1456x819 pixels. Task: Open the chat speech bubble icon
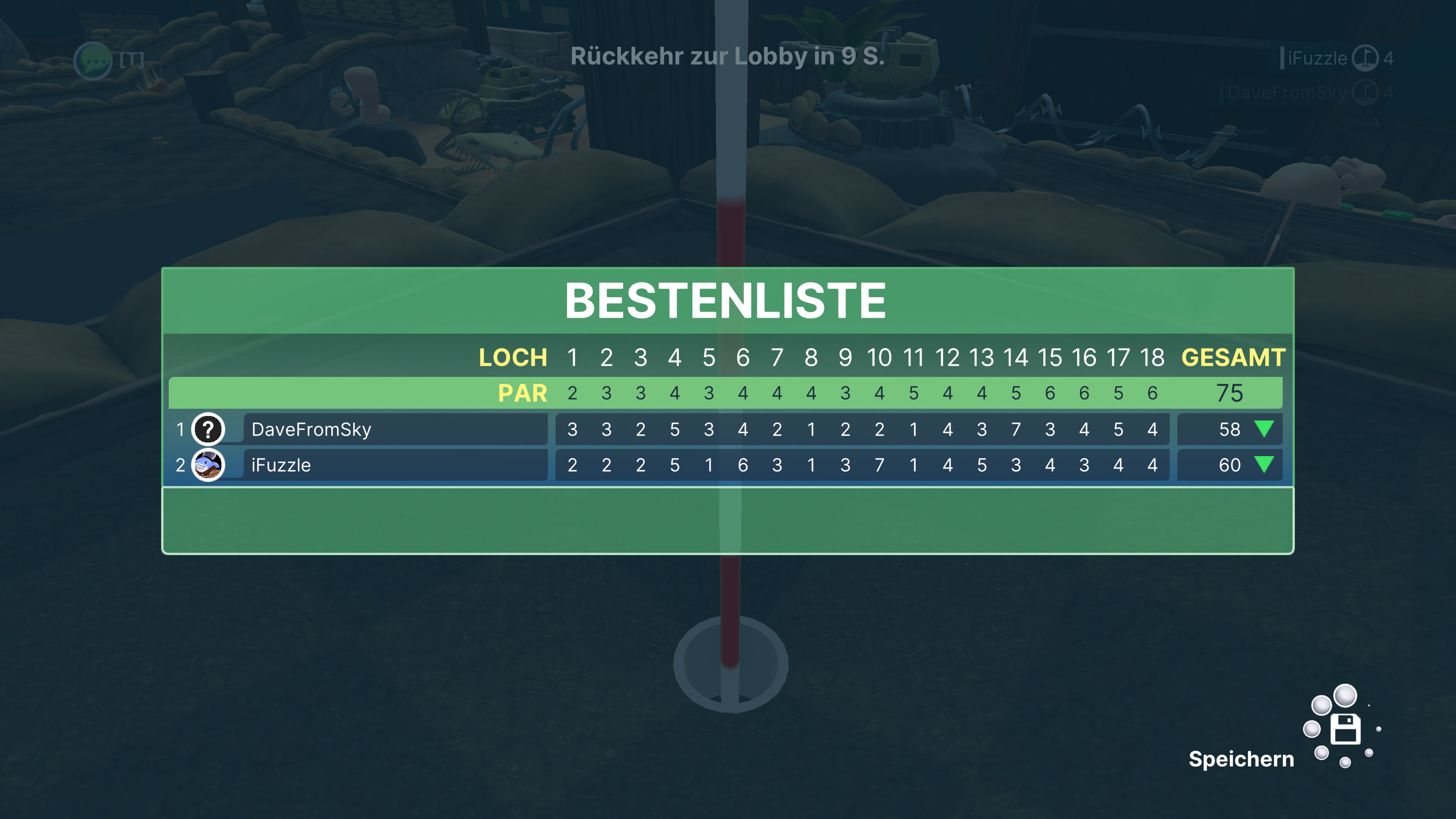click(93, 60)
